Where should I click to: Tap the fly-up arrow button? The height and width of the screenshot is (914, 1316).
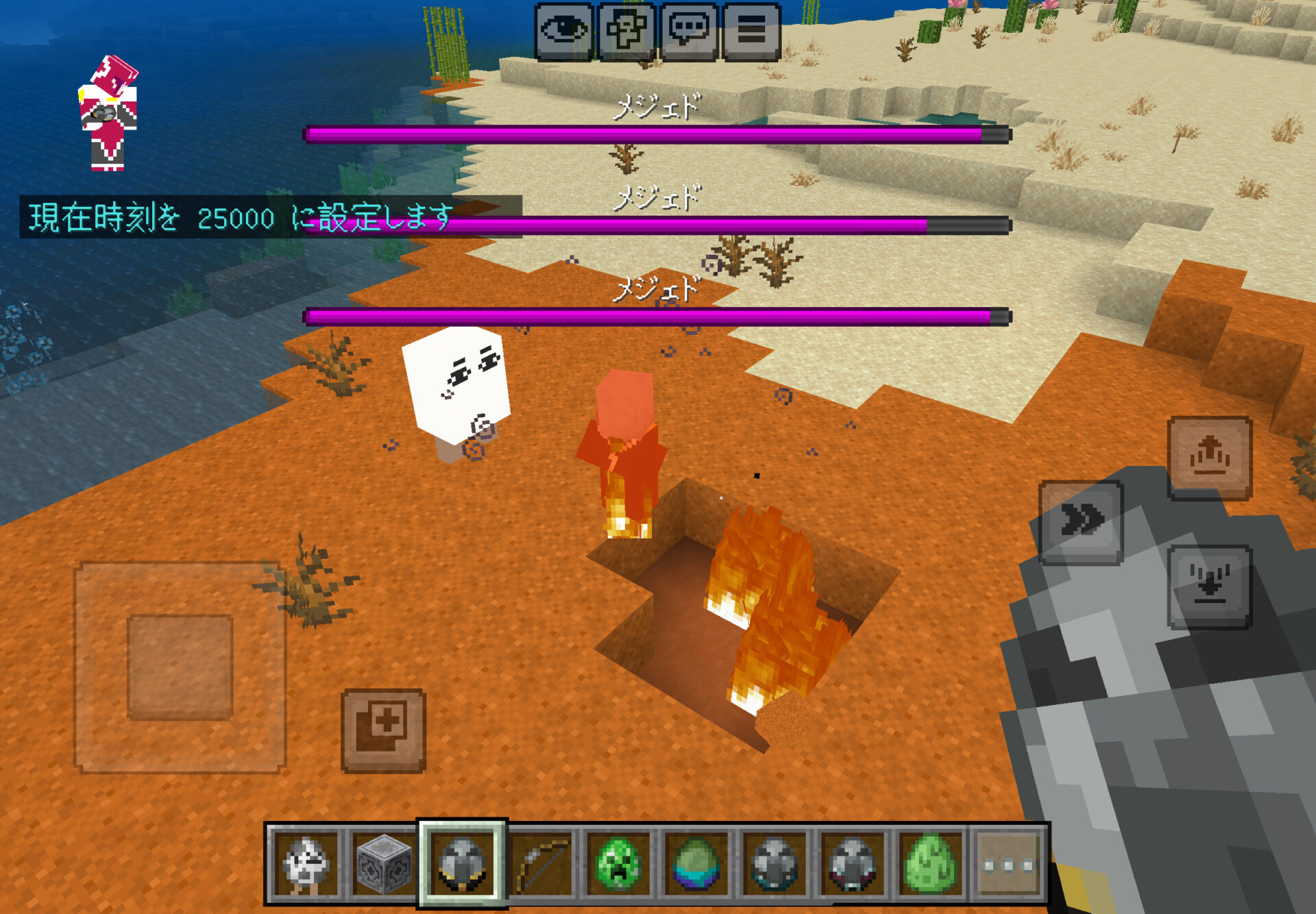click(x=1210, y=457)
